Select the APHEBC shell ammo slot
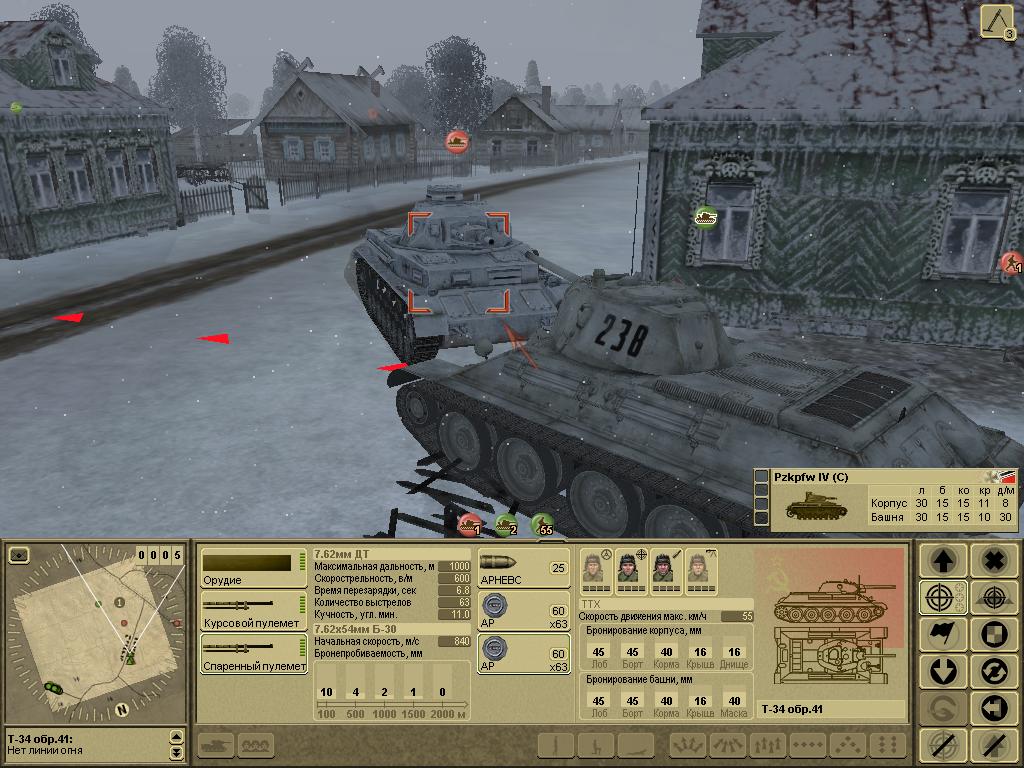Image resolution: width=1024 pixels, height=768 pixels. 523,568
